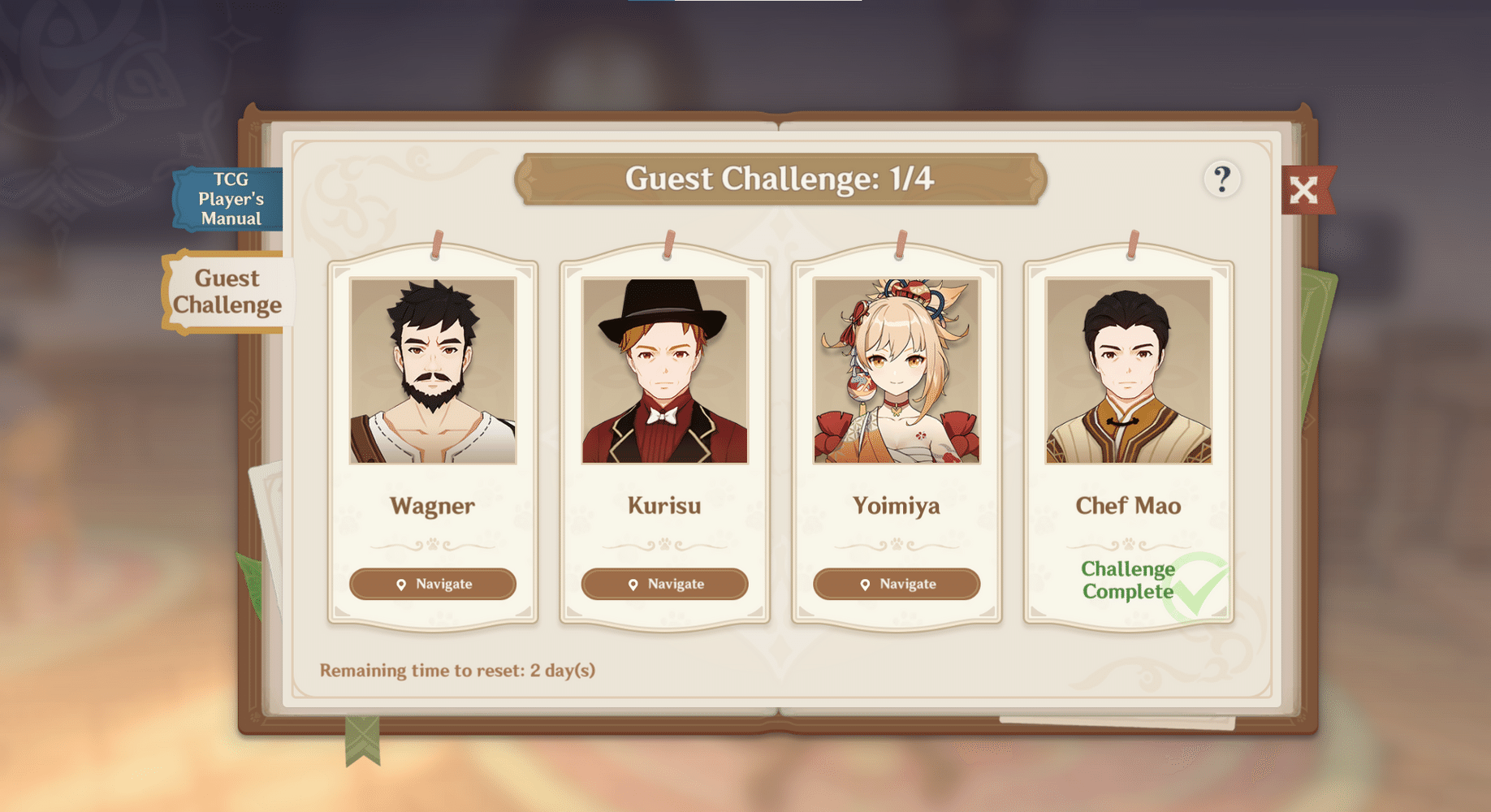The width and height of the screenshot is (1491, 812).
Task: Click the Guest Challenge 1/4 progress banner
Action: (x=780, y=177)
